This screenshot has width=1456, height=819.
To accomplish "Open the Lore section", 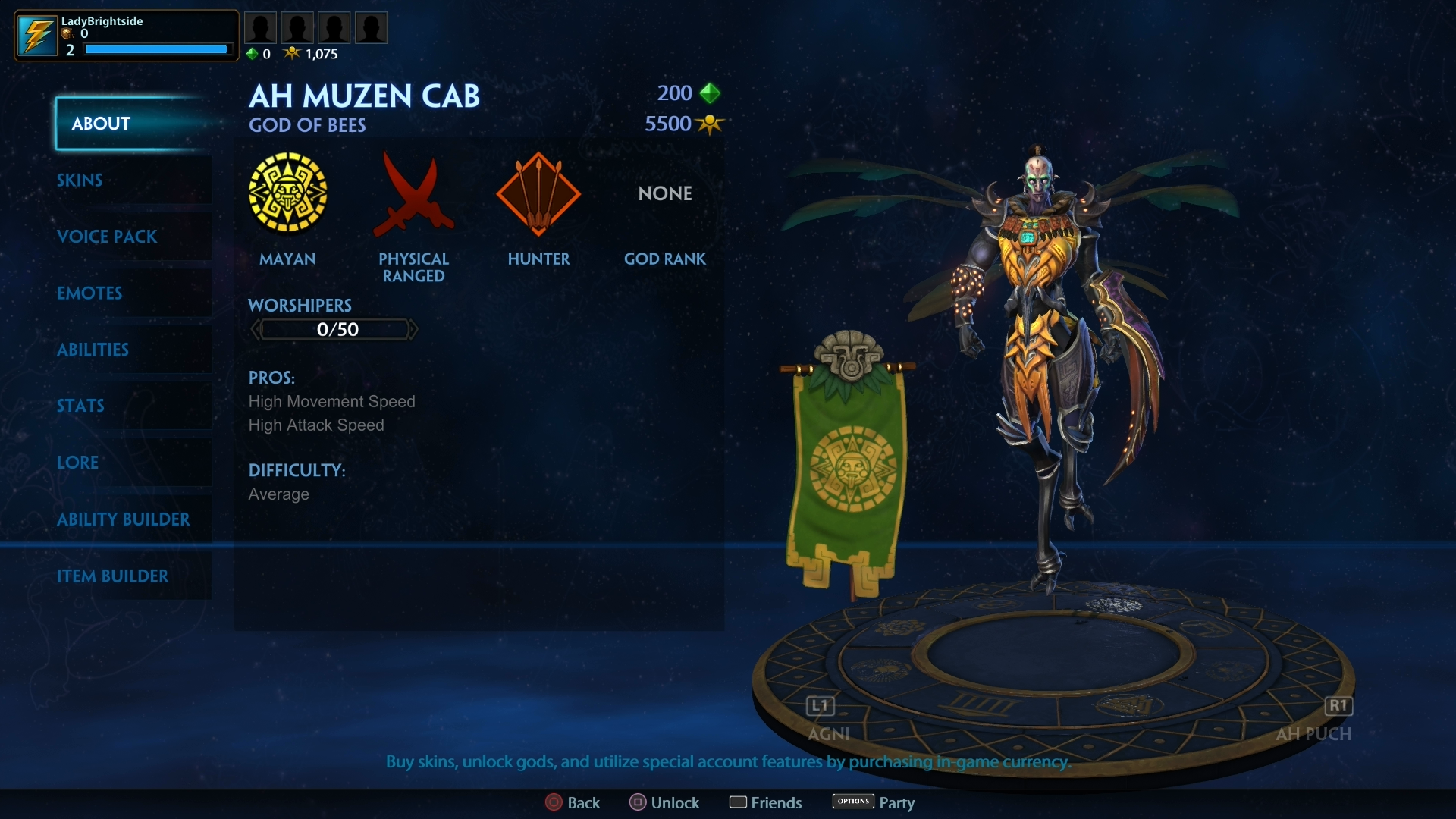I will pyautogui.click(x=77, y=463).
